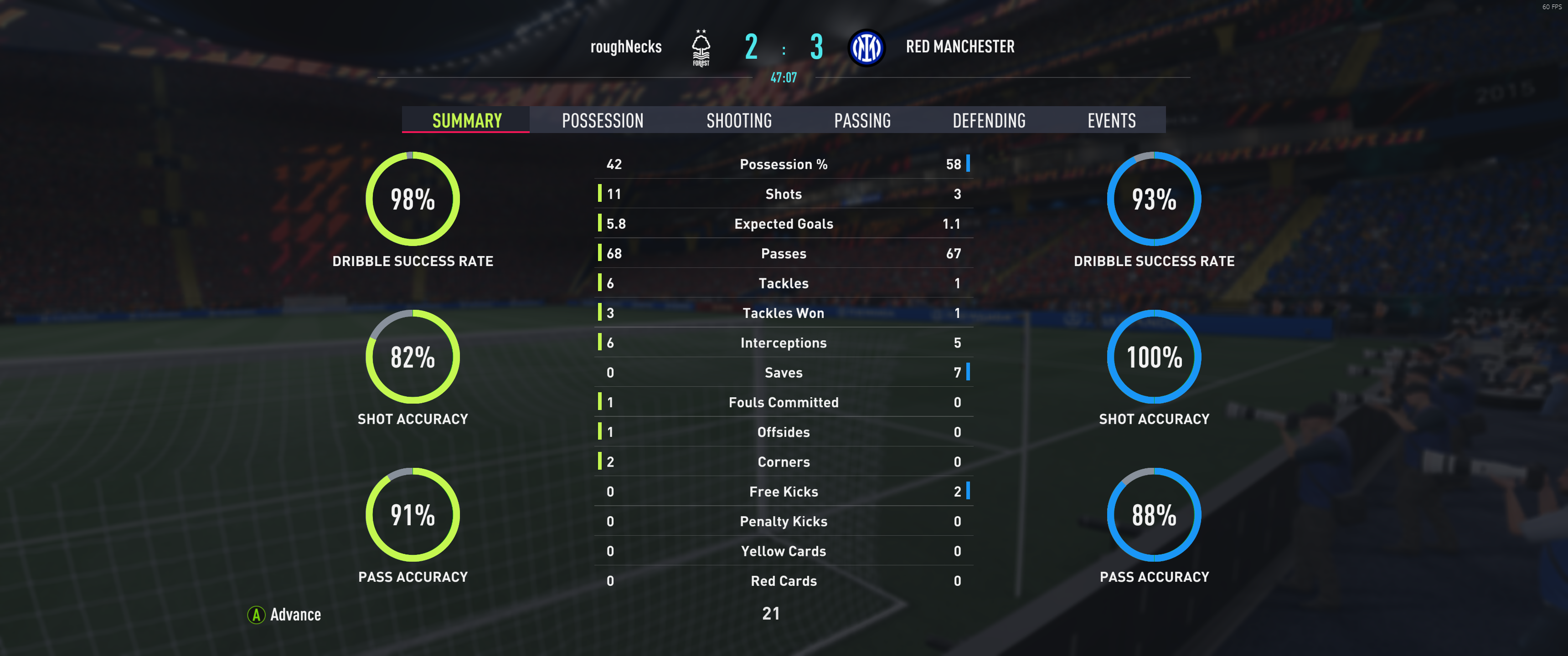Show the Passing tab
This screenshot has width=1568, height=656.
862,120
